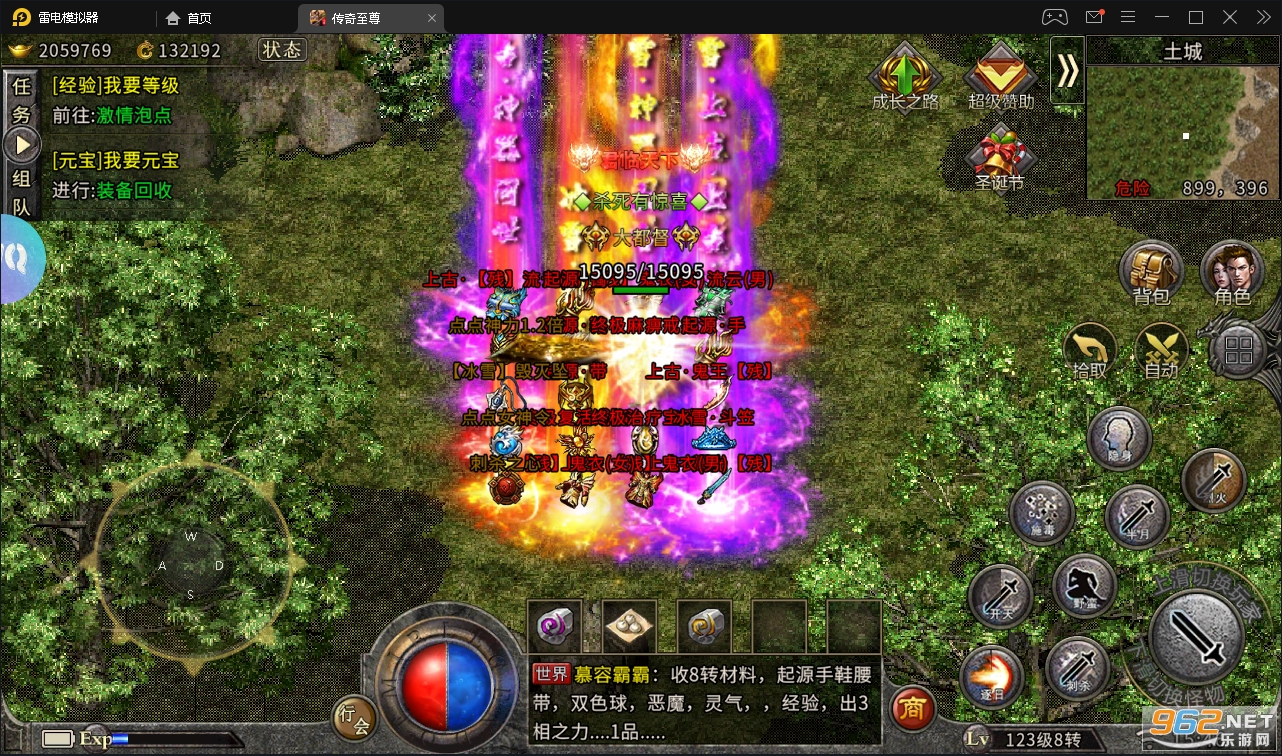Select the purple orb in the quick slot

pos(556,625)
